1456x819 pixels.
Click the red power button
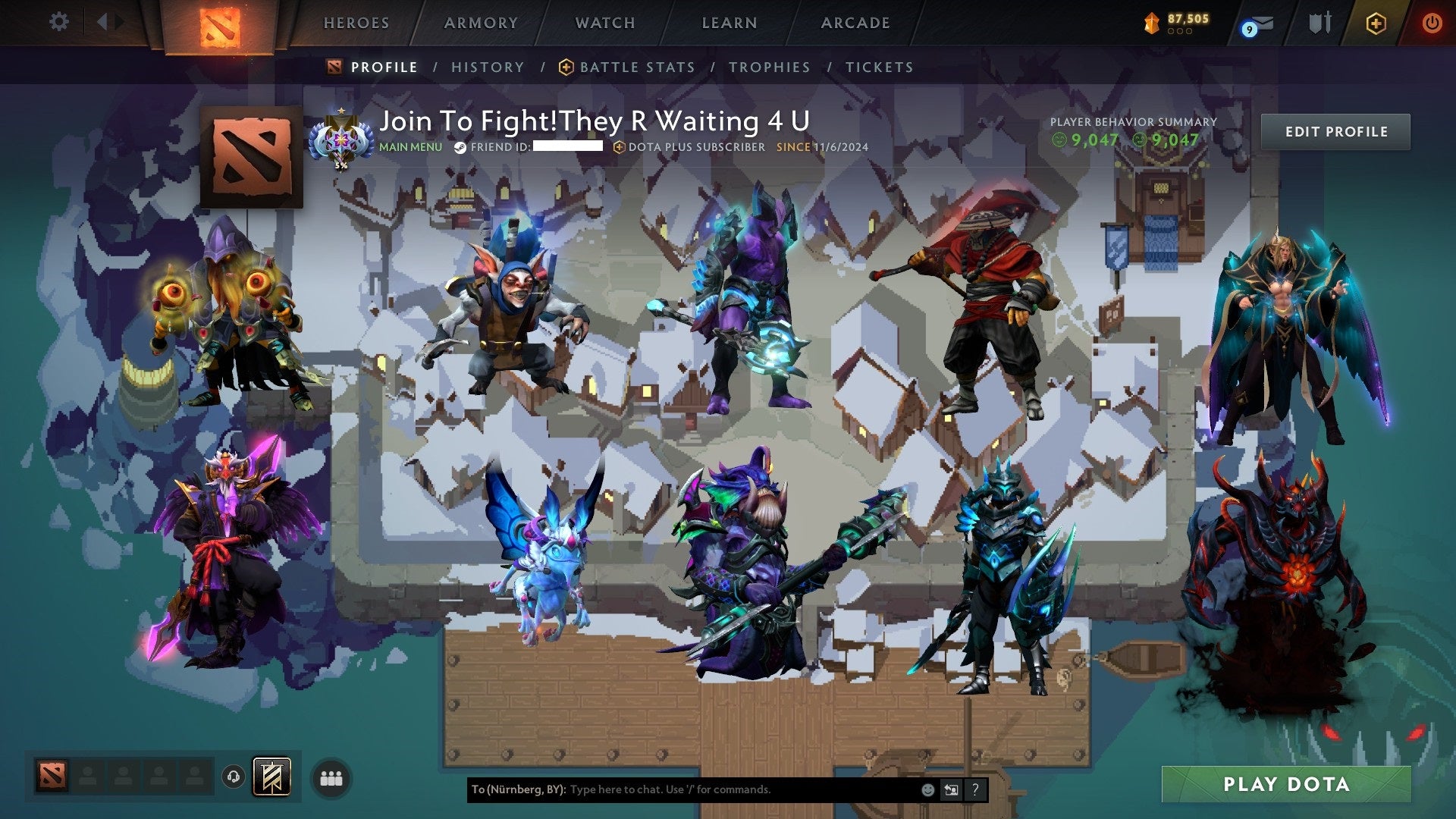[1432, 23]
